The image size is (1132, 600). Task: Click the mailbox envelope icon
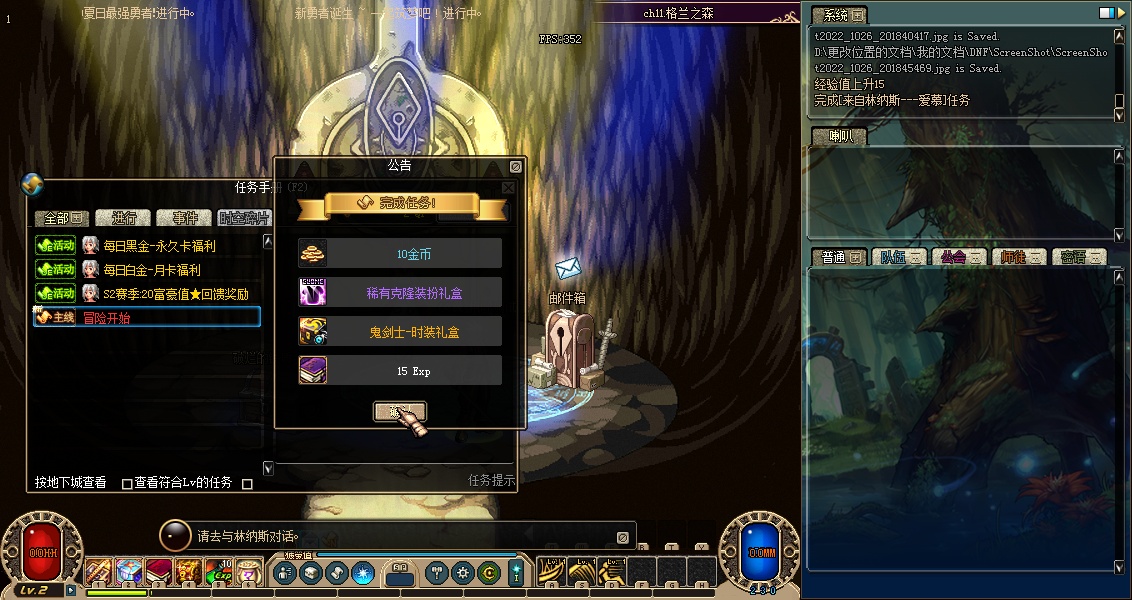tap(569, 268)
